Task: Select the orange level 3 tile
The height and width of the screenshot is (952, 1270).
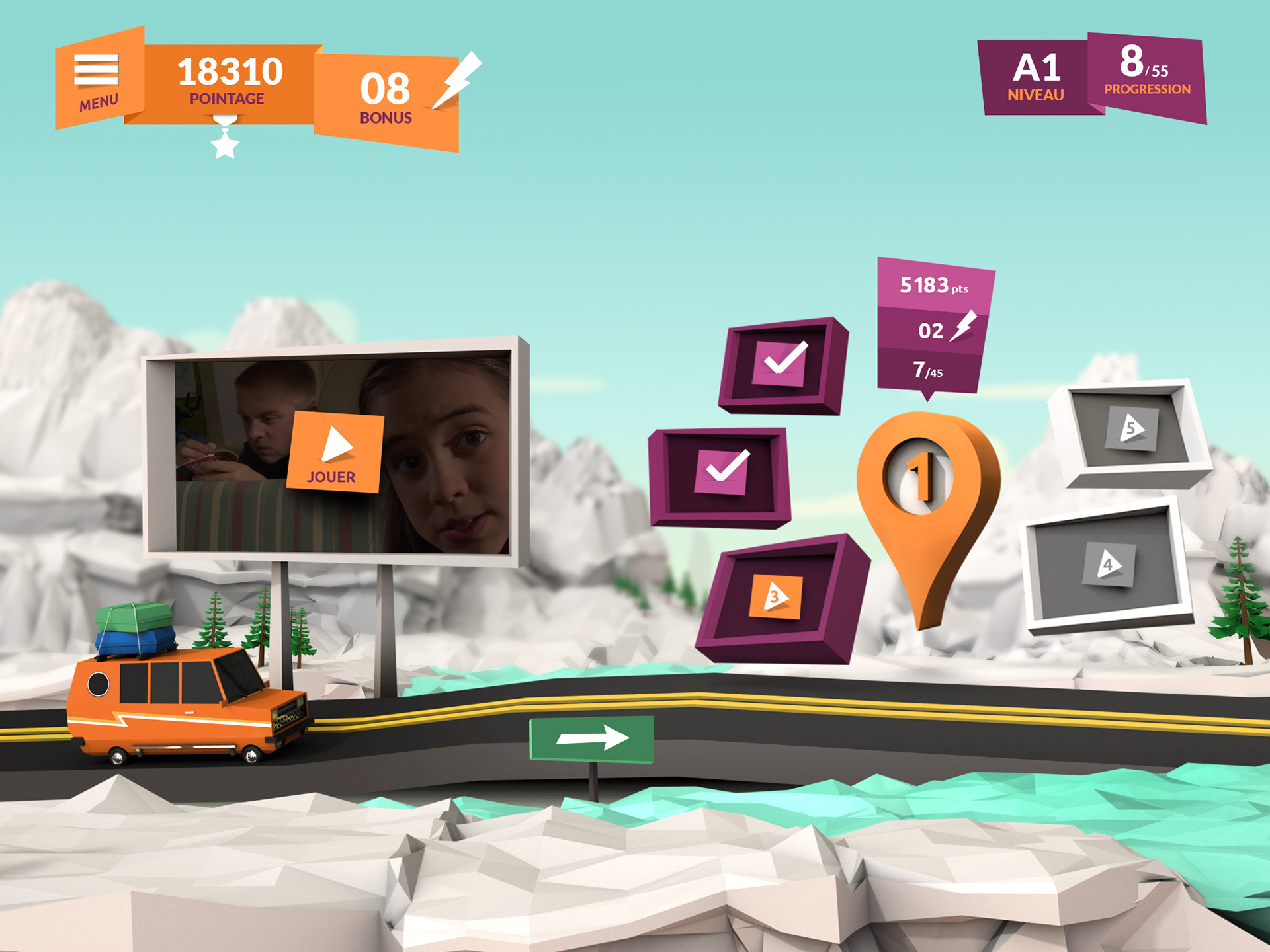Action: [x=775, y=597]
